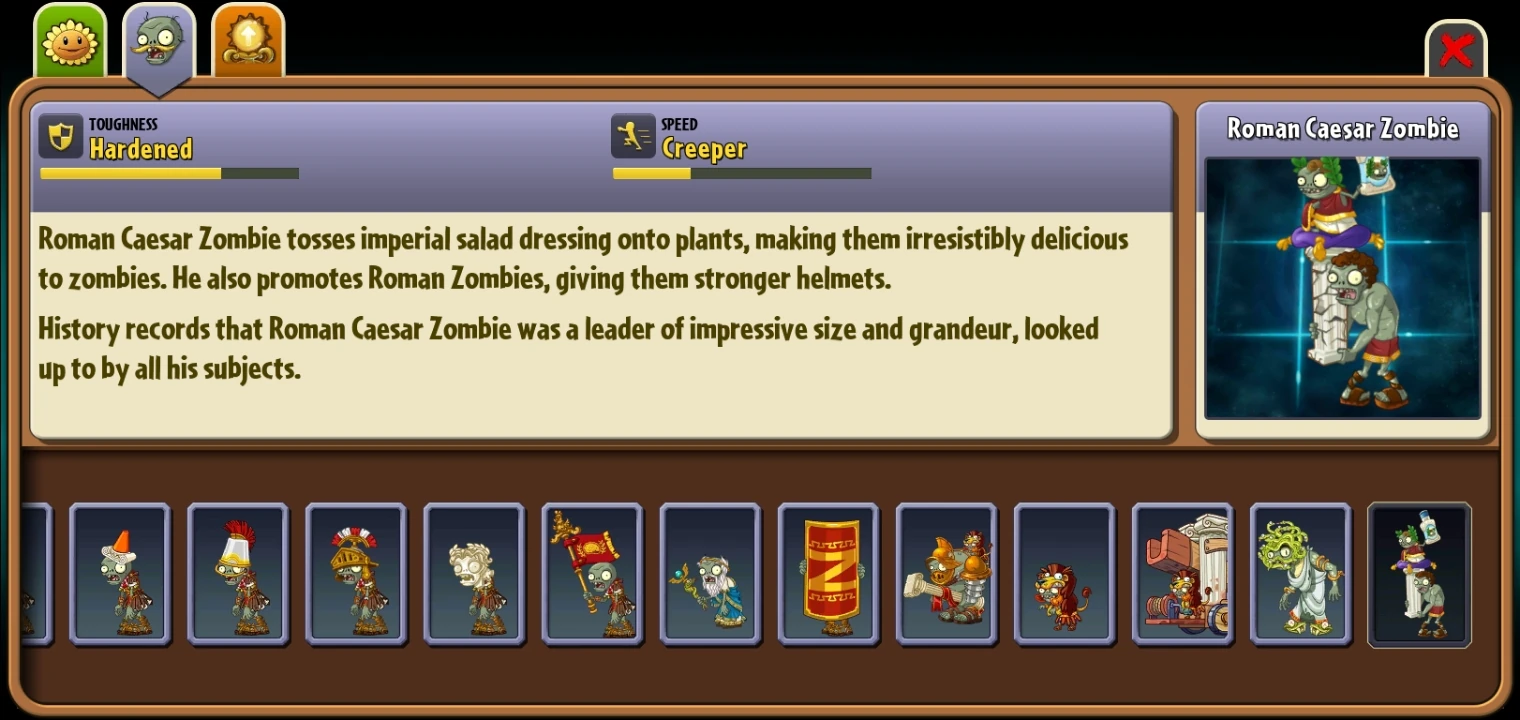Select the Roman Caesar Zombie card
Image resolution: width=1520 pixels, height=720 pixels.
tap(1419, 575)
